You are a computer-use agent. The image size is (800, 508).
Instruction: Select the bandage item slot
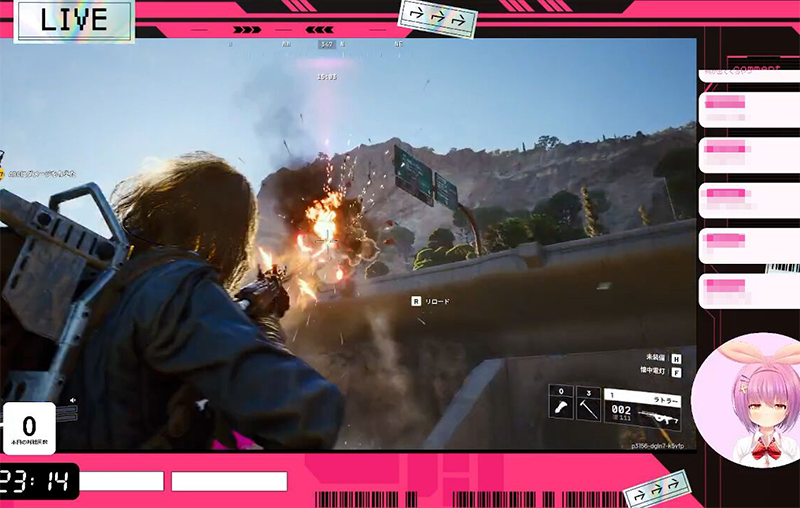coord(560,405)
